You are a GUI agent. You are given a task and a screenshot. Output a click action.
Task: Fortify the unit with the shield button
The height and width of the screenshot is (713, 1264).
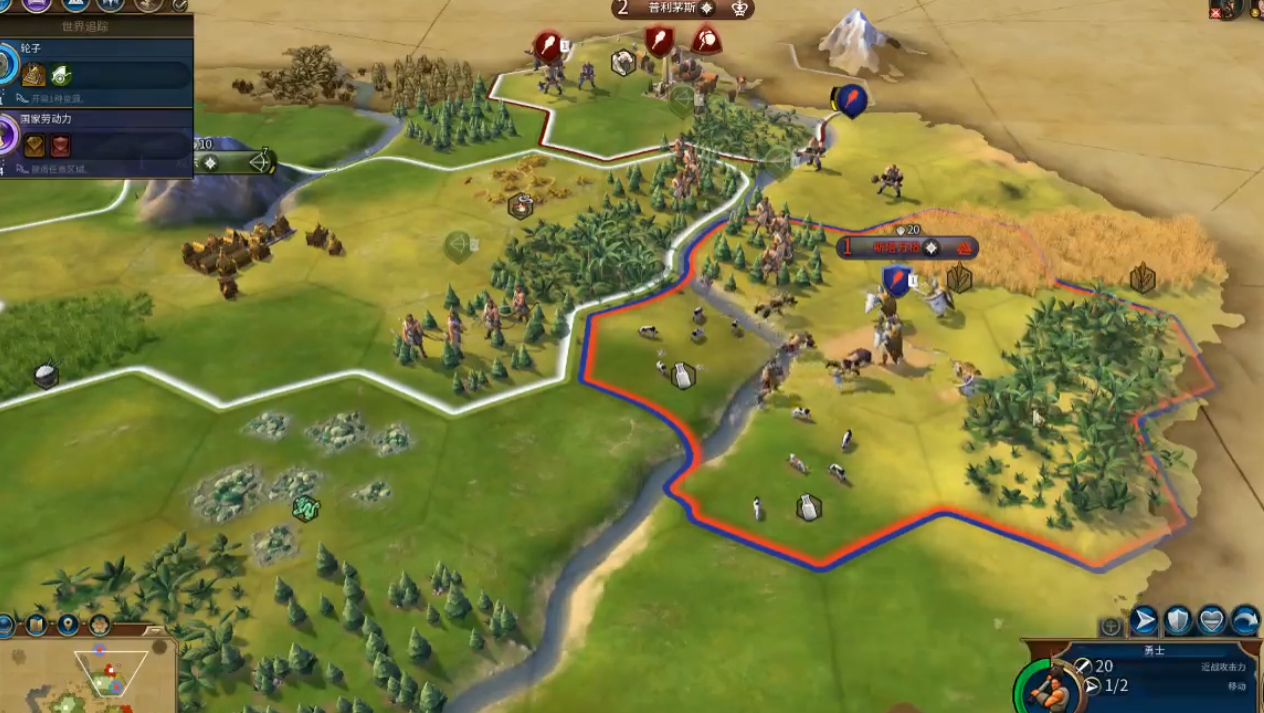1178,620
